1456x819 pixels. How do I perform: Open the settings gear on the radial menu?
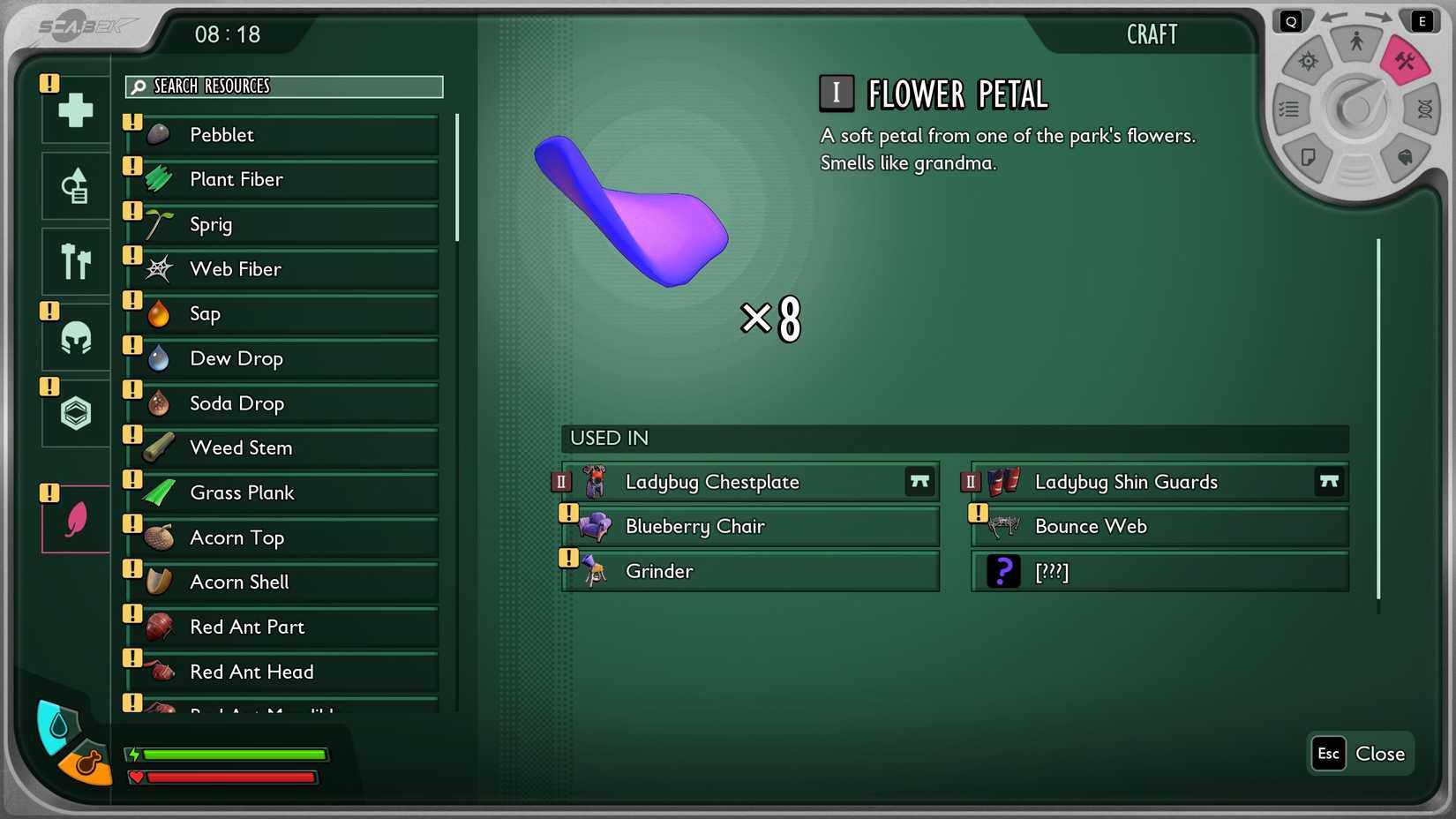click(1309, 60)
